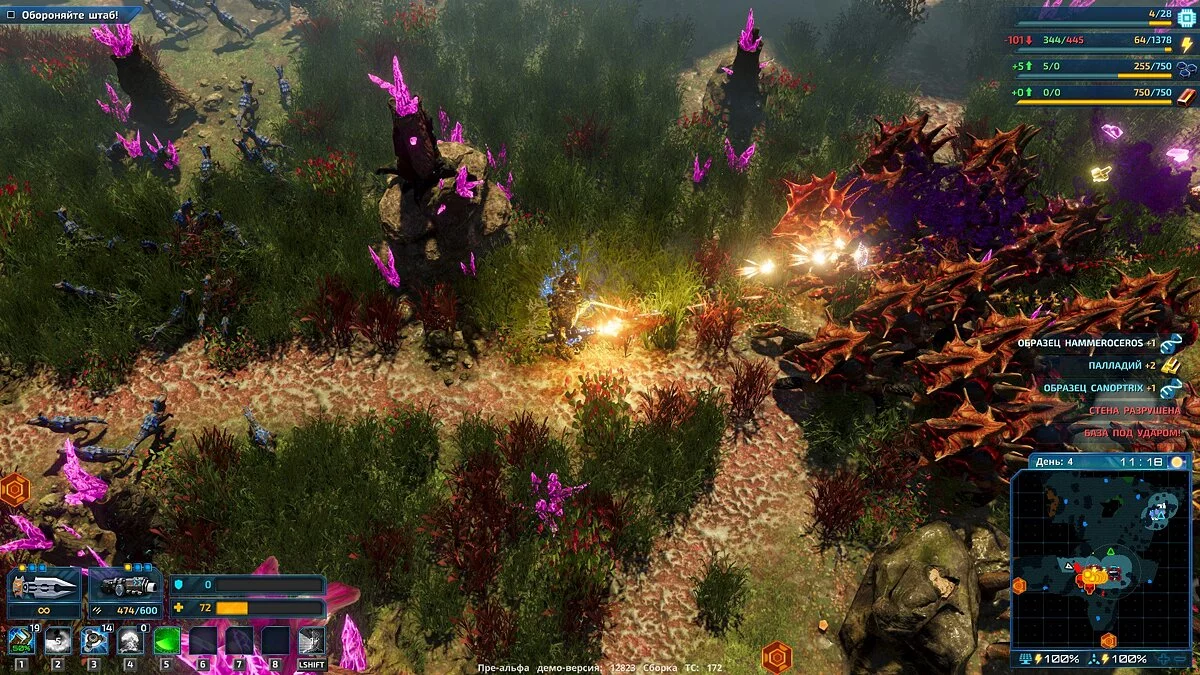Deploy the sentry mine item with count 14

(94, 640)
